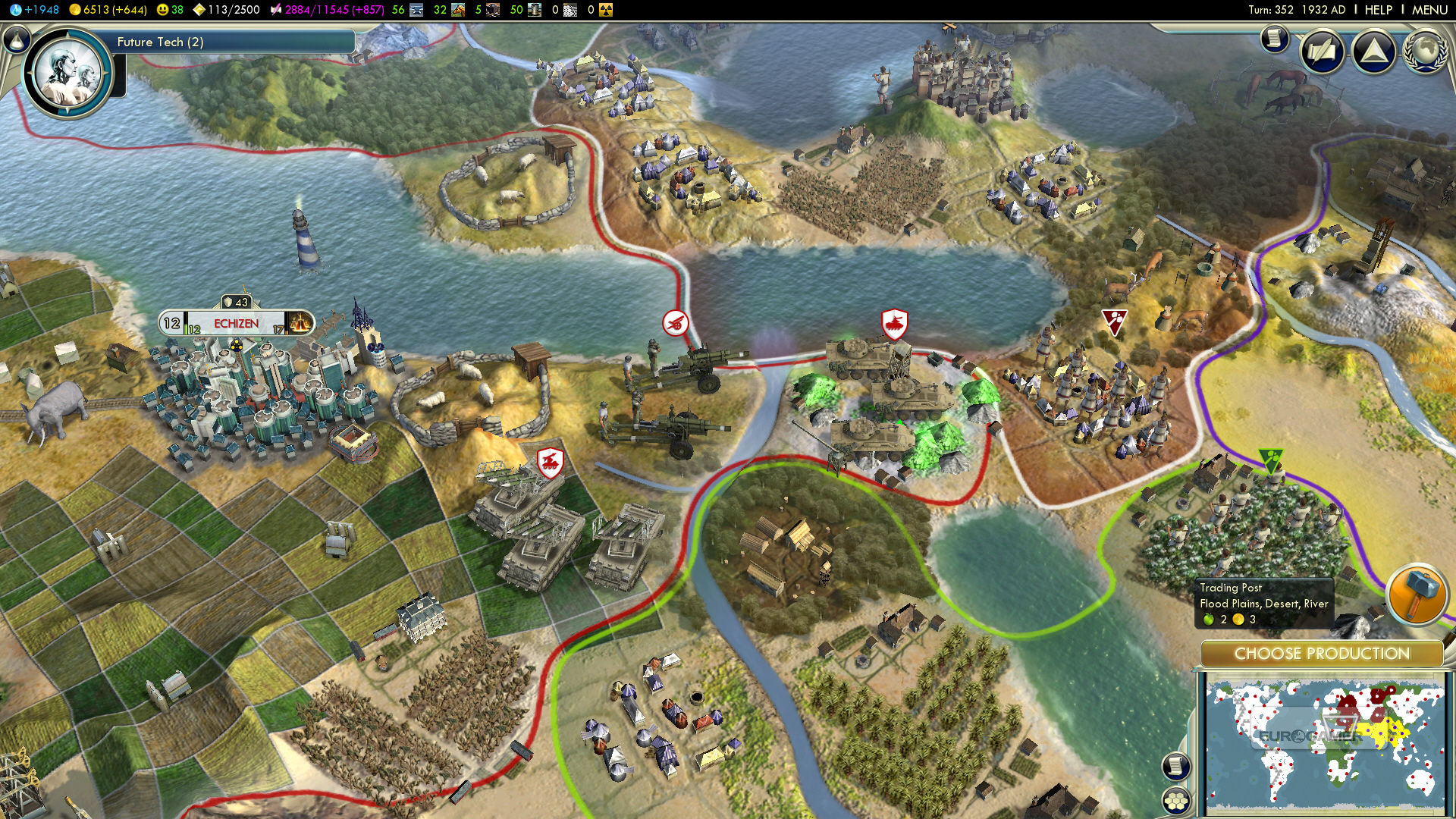The height and width of the screenshot is (819, 1456).
Task: Select the Future Tech research bar
Action: pyautogui.click(x=234, y=42)
